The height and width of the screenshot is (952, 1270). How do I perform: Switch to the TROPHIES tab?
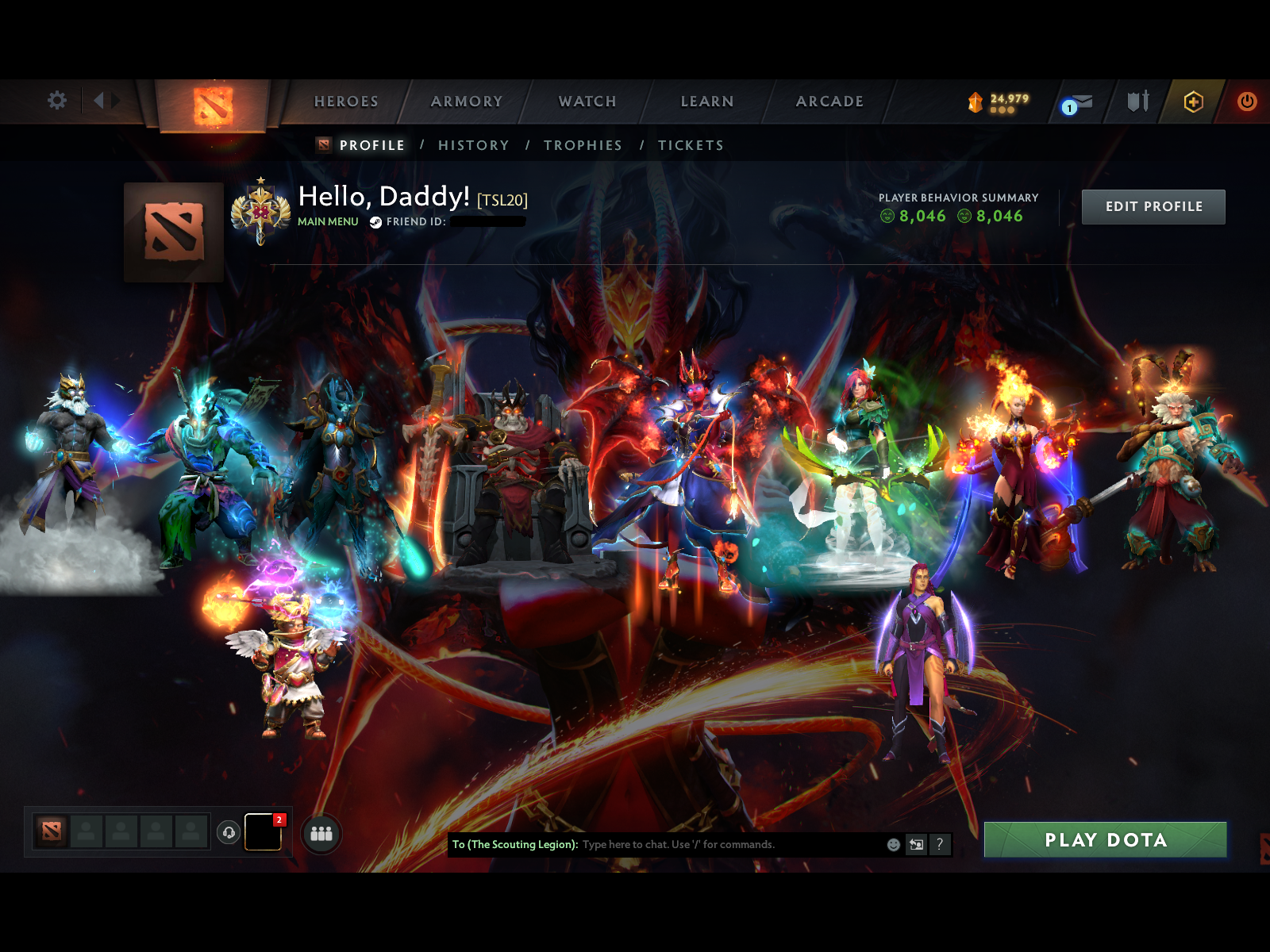click(x=583, y=145)
